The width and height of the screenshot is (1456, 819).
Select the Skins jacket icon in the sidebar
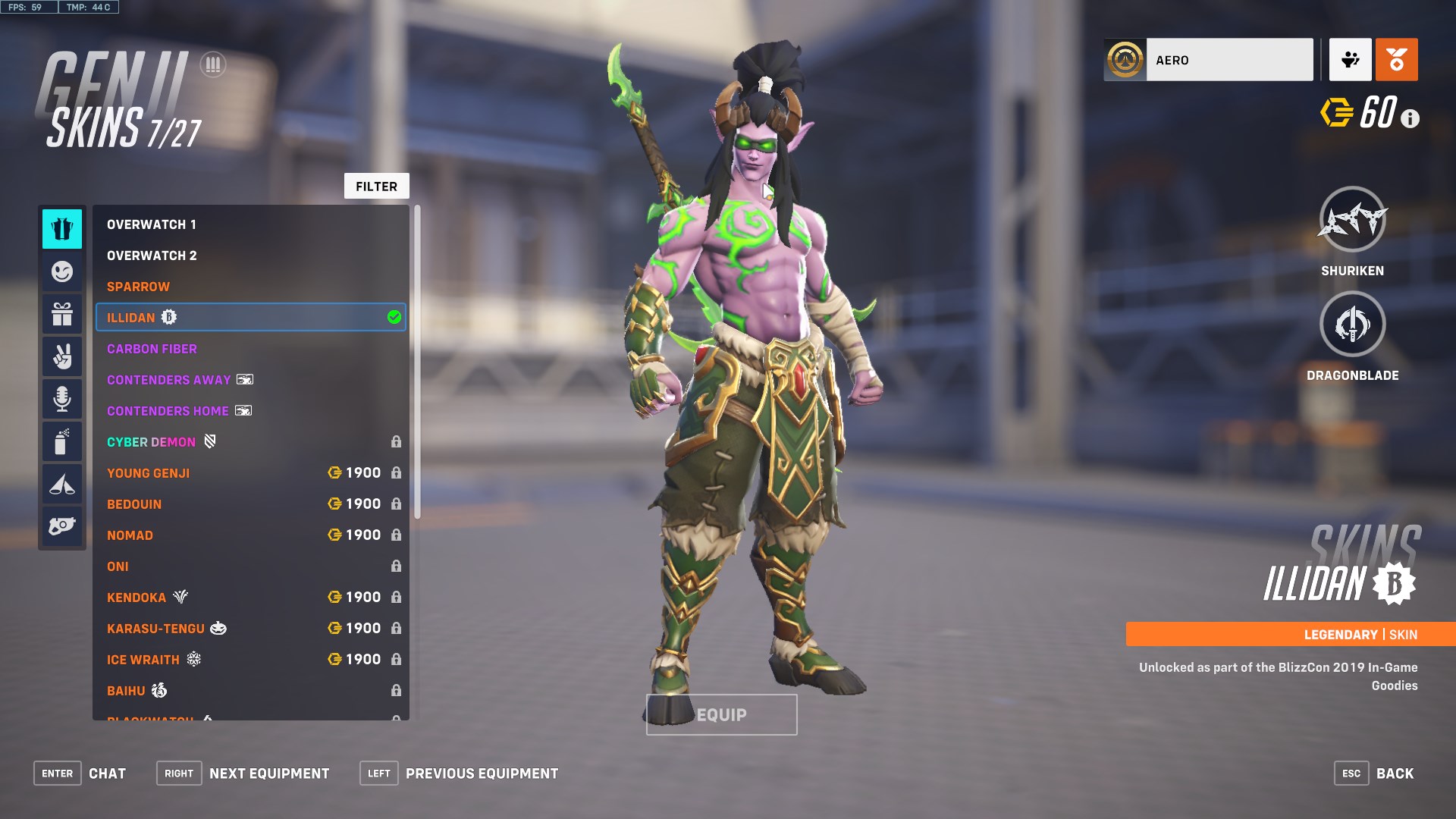pos(62,228)
